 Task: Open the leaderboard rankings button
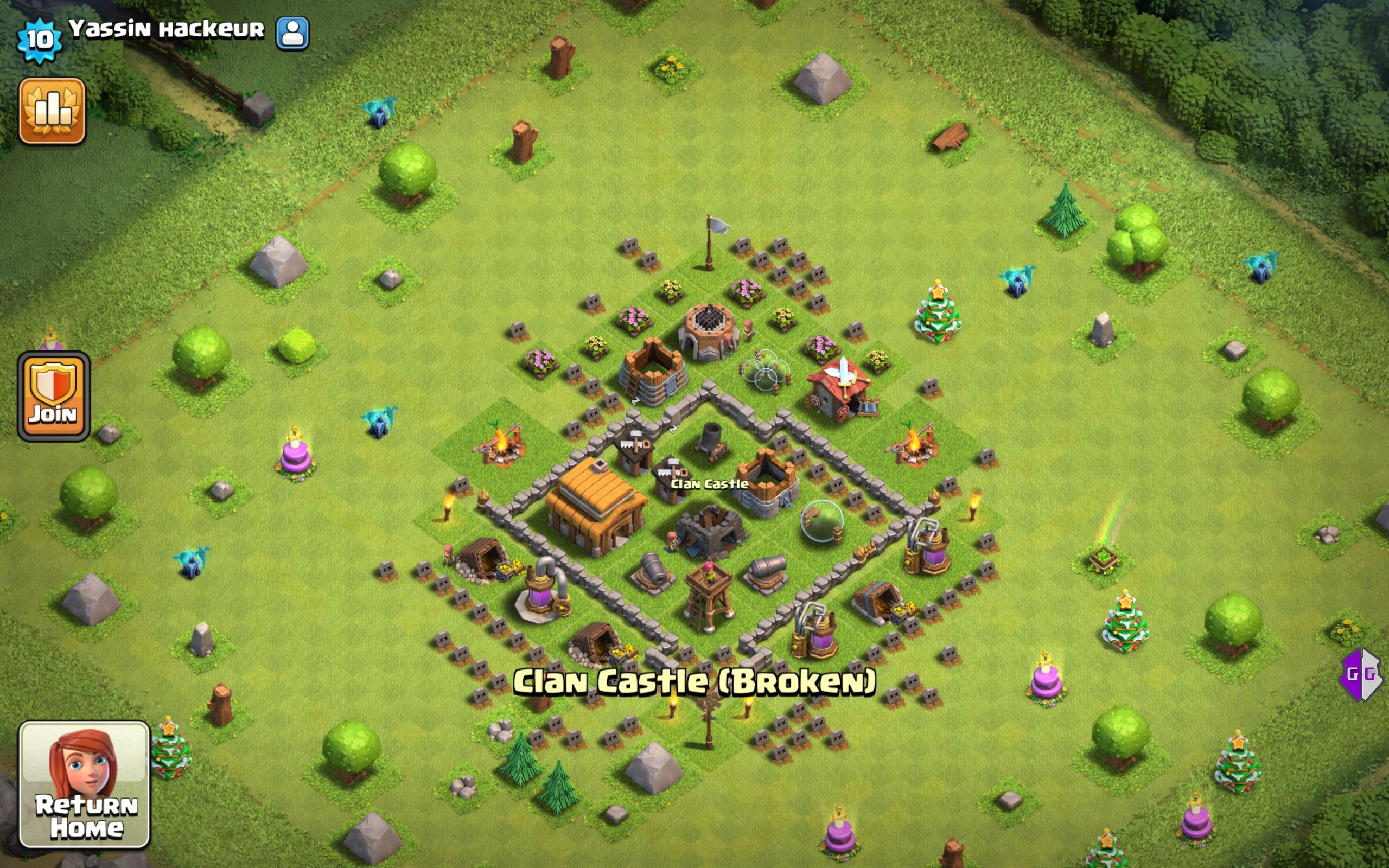coord(52,111)
